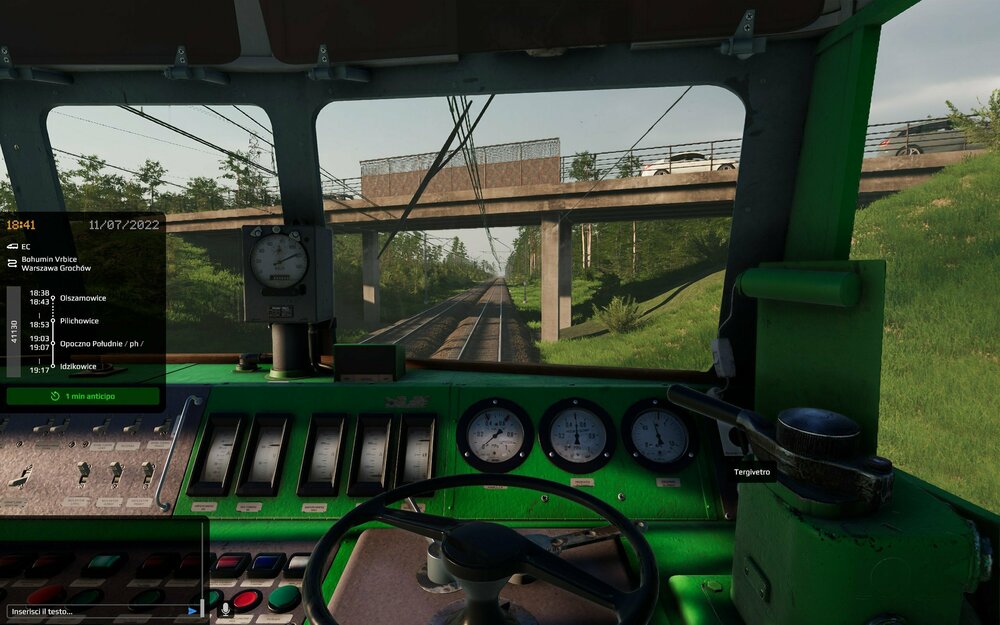
Task: Toggle the microphone voice chat icon
Action: click(x=225, y=608)
